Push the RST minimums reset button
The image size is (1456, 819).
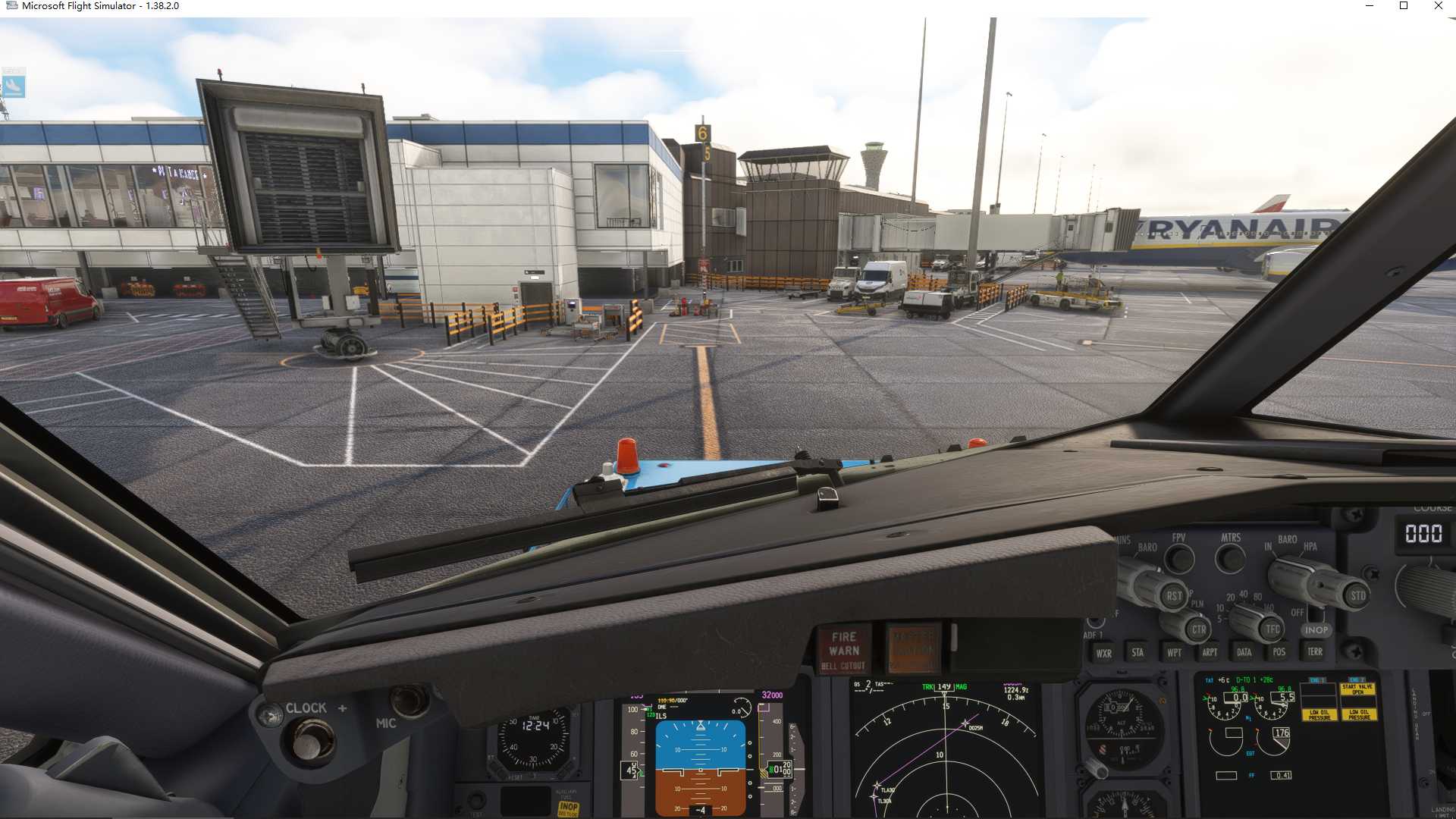[x=1173, y=596]
